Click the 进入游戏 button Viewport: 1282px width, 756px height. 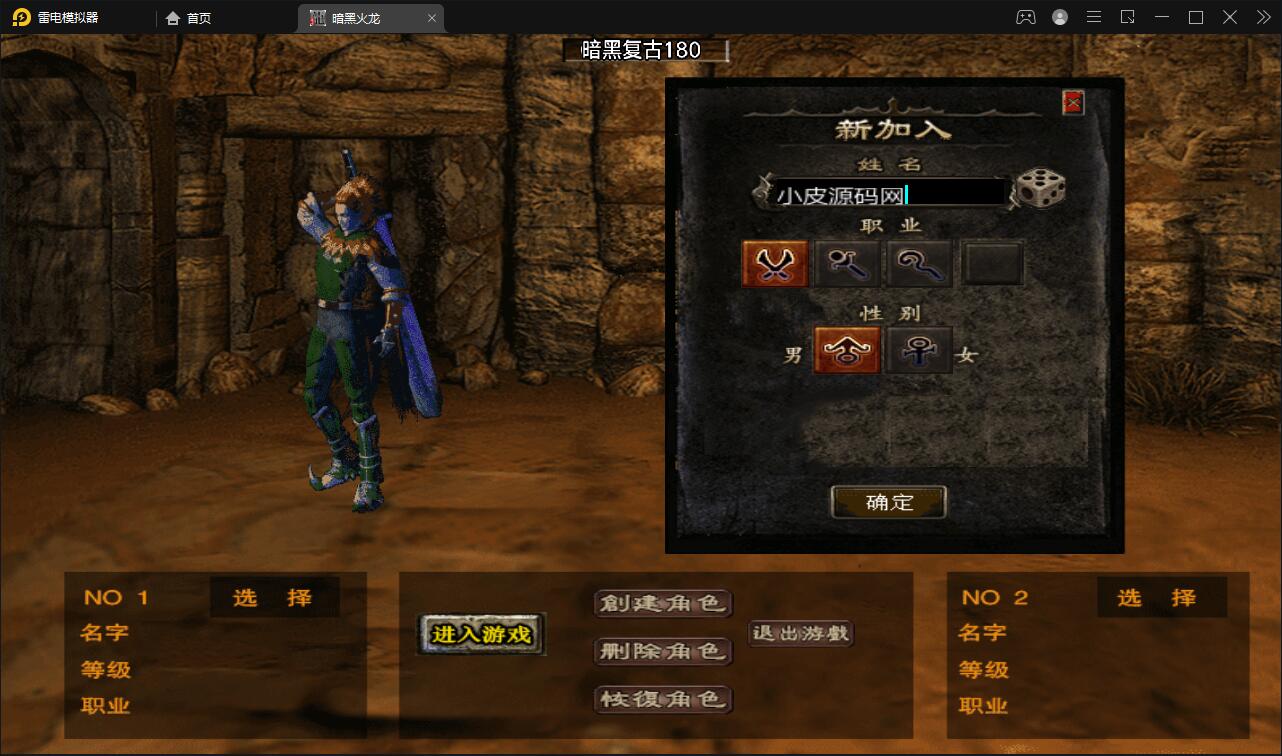click(x=480, y=634)
